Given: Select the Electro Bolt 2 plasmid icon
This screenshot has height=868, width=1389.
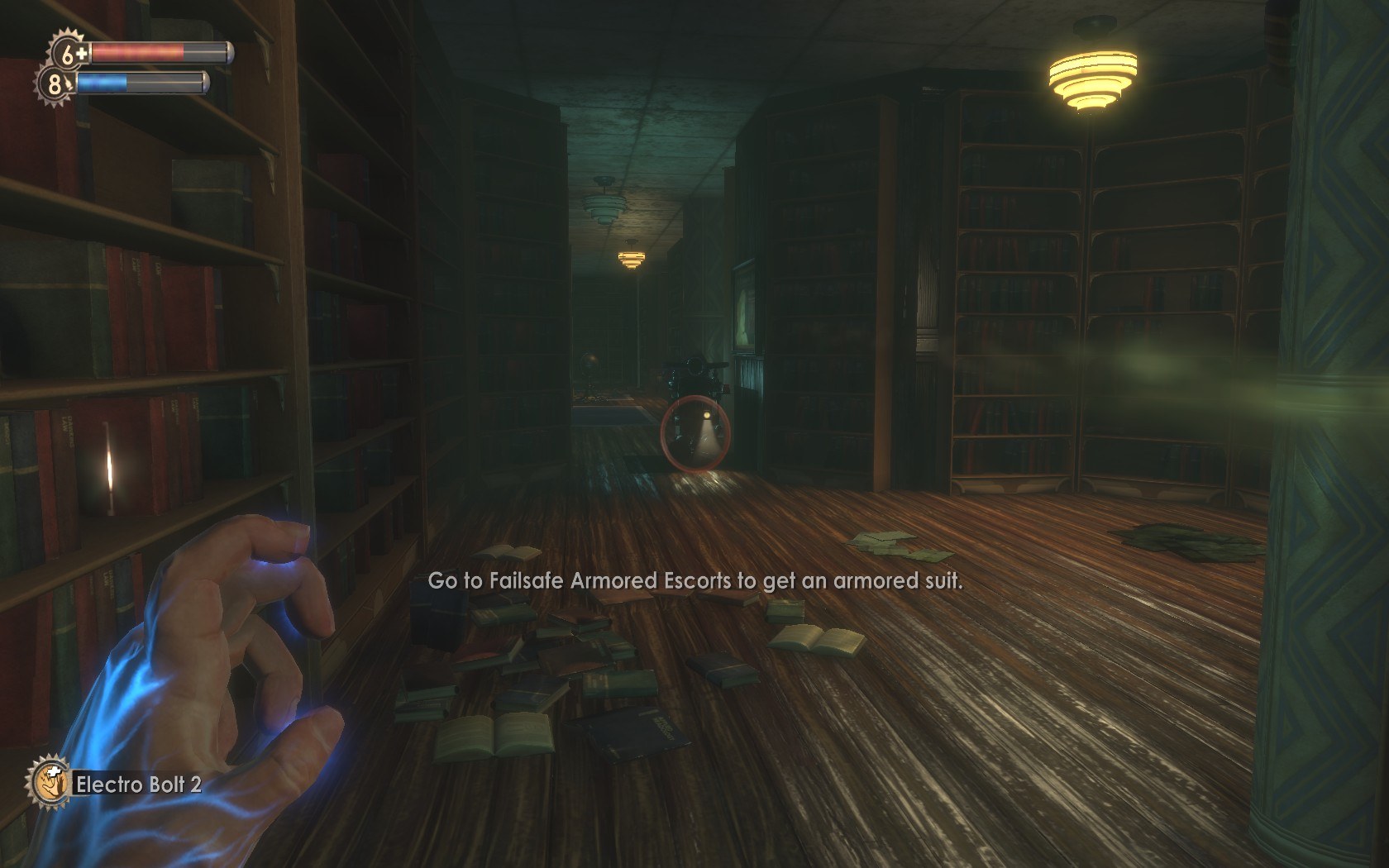Looking at the screenshot, I should pyautogui.click(x=48, y=781).
